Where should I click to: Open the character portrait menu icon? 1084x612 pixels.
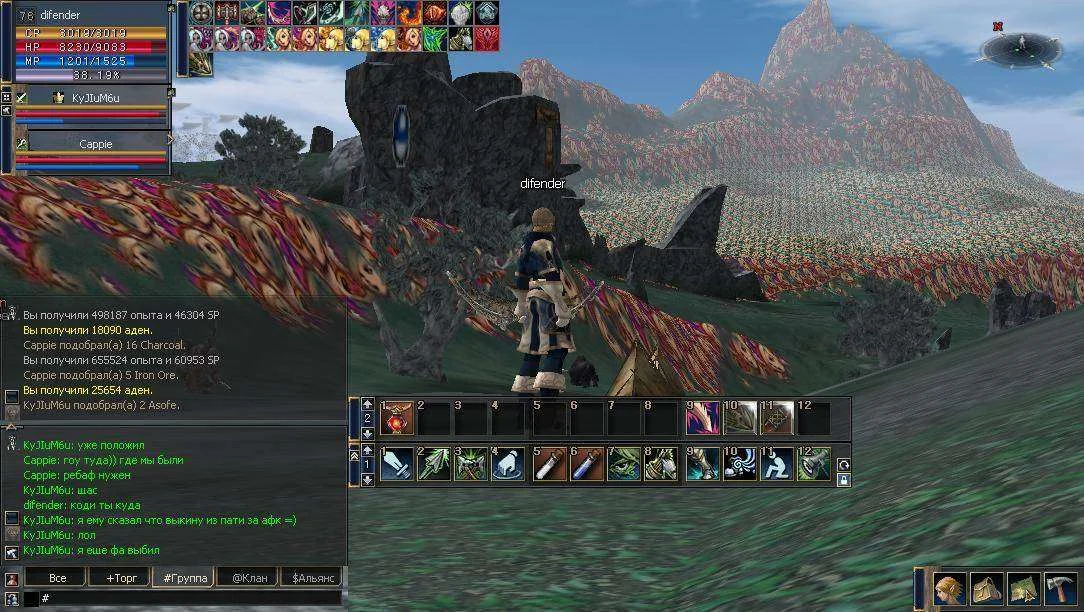pyautogui.click(x=950, y=589)
